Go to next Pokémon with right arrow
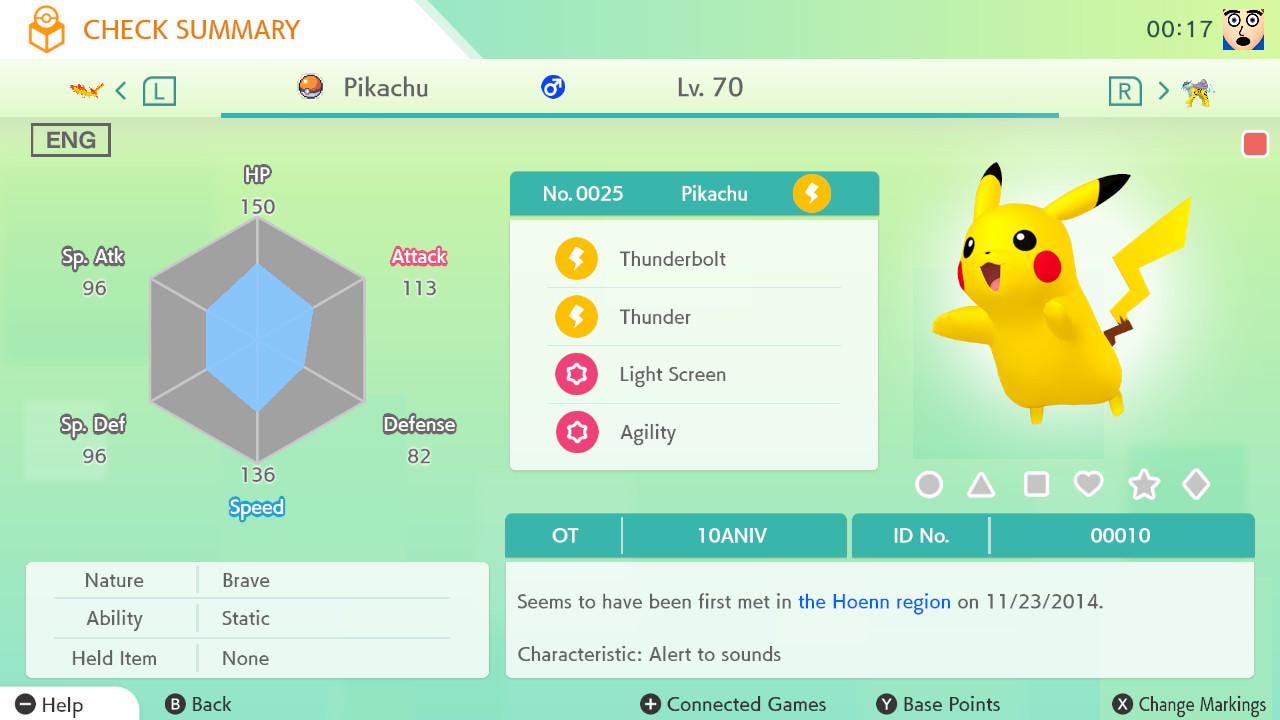This screenshot has width=1280, height=720. 1163,91
